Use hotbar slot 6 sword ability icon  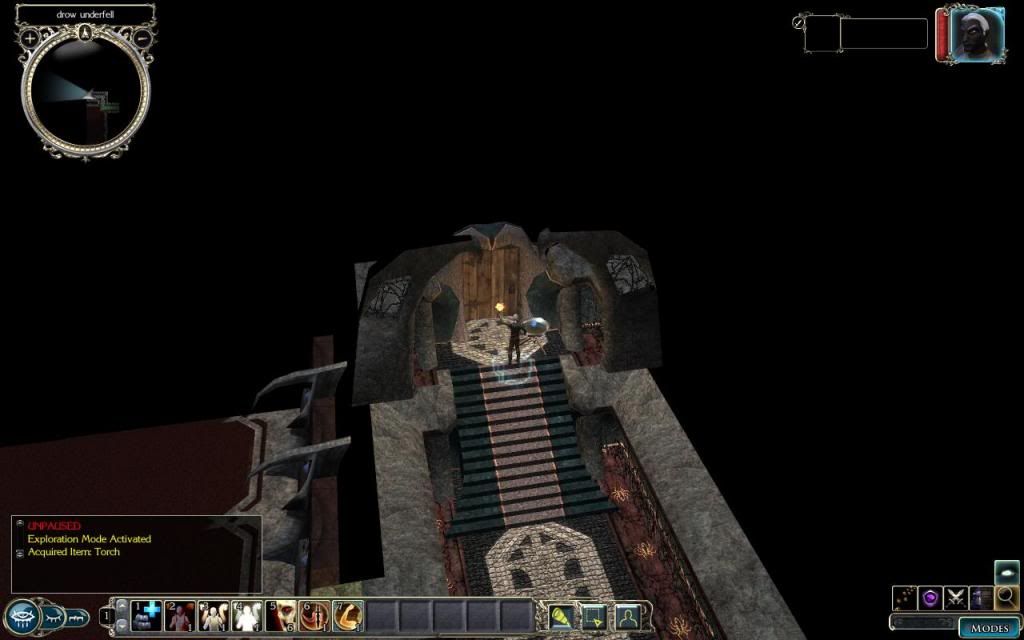(x=315, y=616)
